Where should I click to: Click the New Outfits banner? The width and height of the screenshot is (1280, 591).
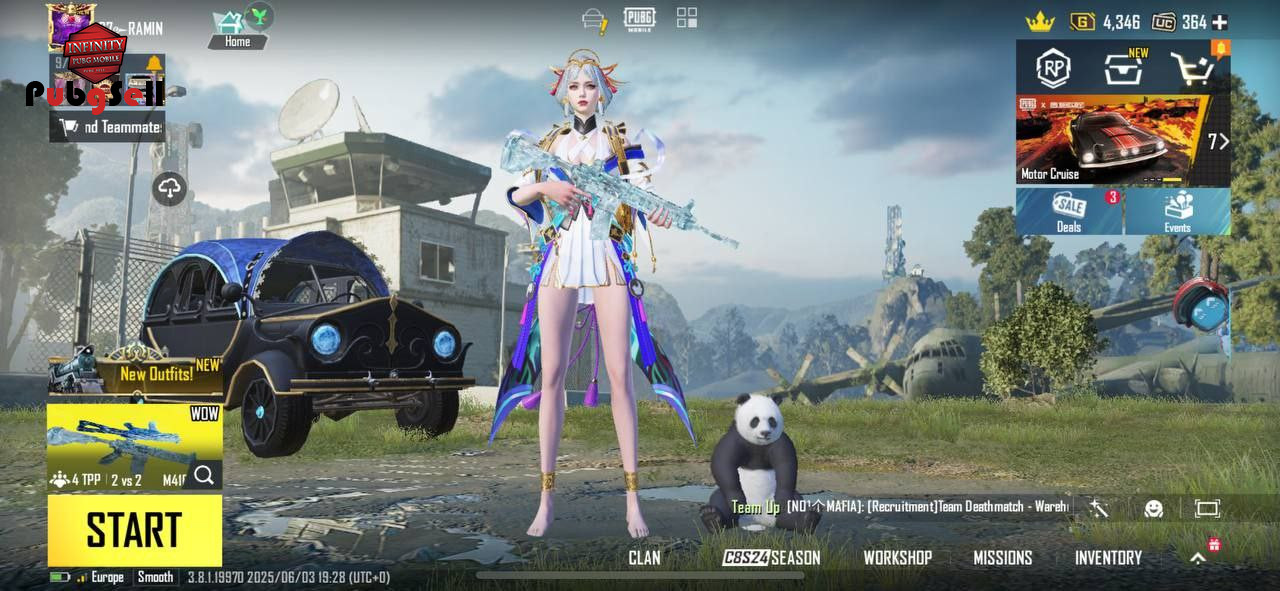[x=134, y=374]
